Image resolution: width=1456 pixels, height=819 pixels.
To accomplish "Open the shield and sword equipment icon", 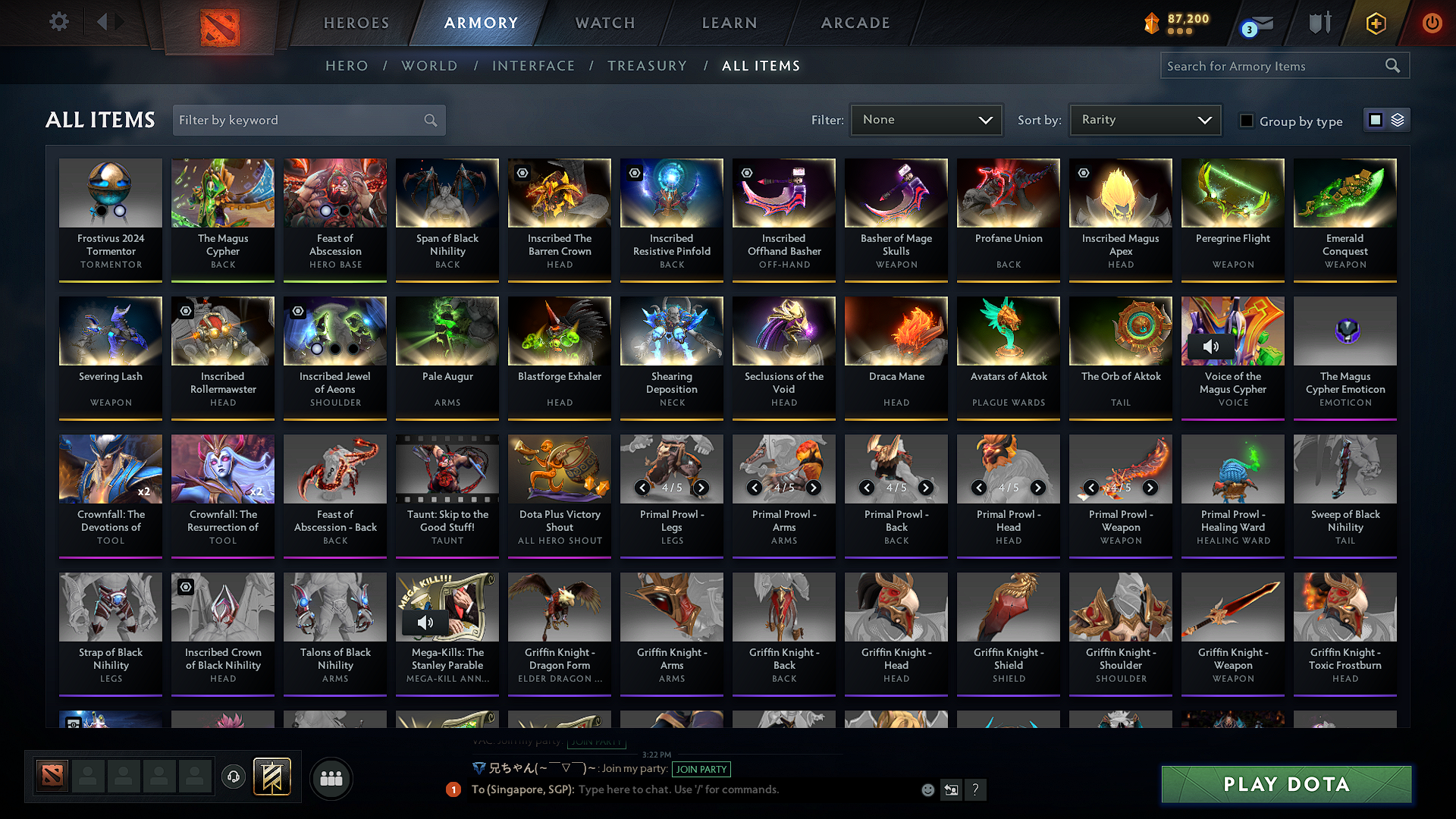I will (1319, 22).
